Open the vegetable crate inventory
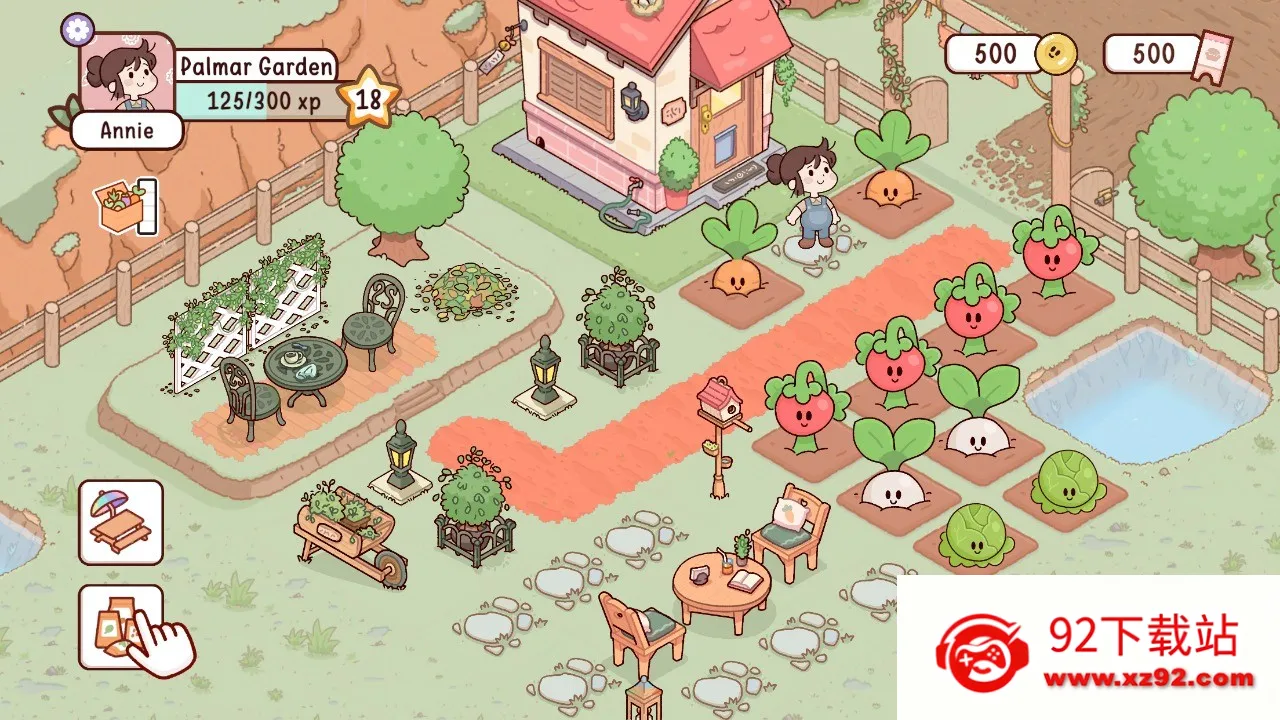 (x=123, y=207)
